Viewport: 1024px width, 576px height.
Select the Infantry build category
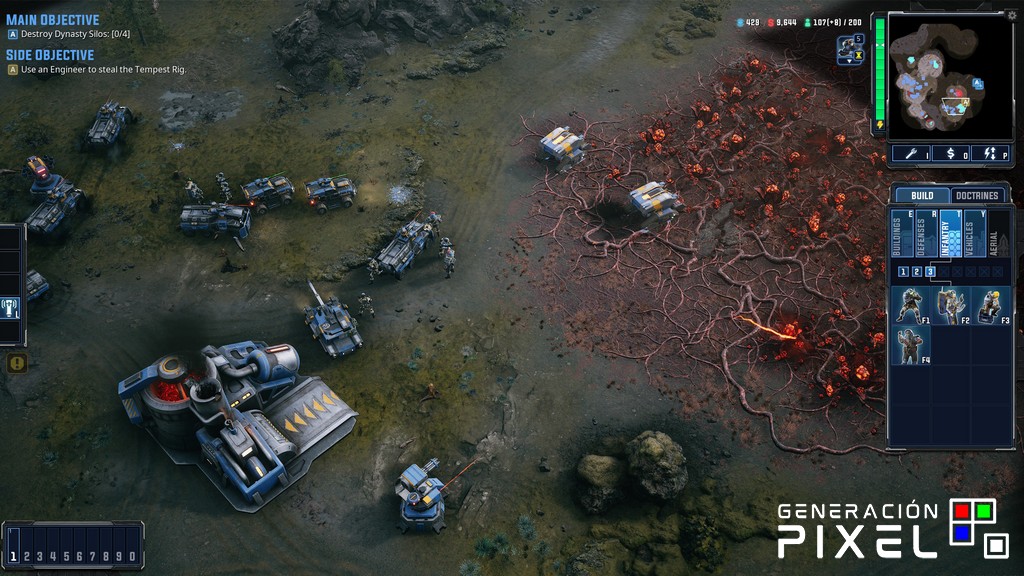click(950, 234)
